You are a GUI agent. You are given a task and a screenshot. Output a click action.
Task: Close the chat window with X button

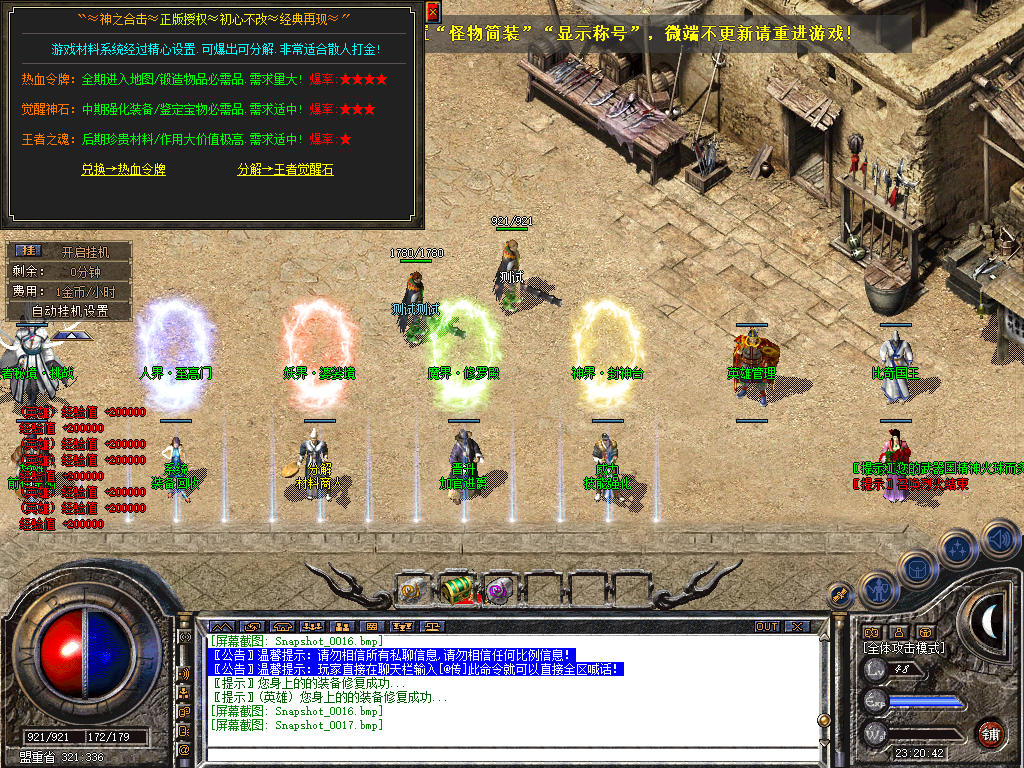[x=797, y=627]
